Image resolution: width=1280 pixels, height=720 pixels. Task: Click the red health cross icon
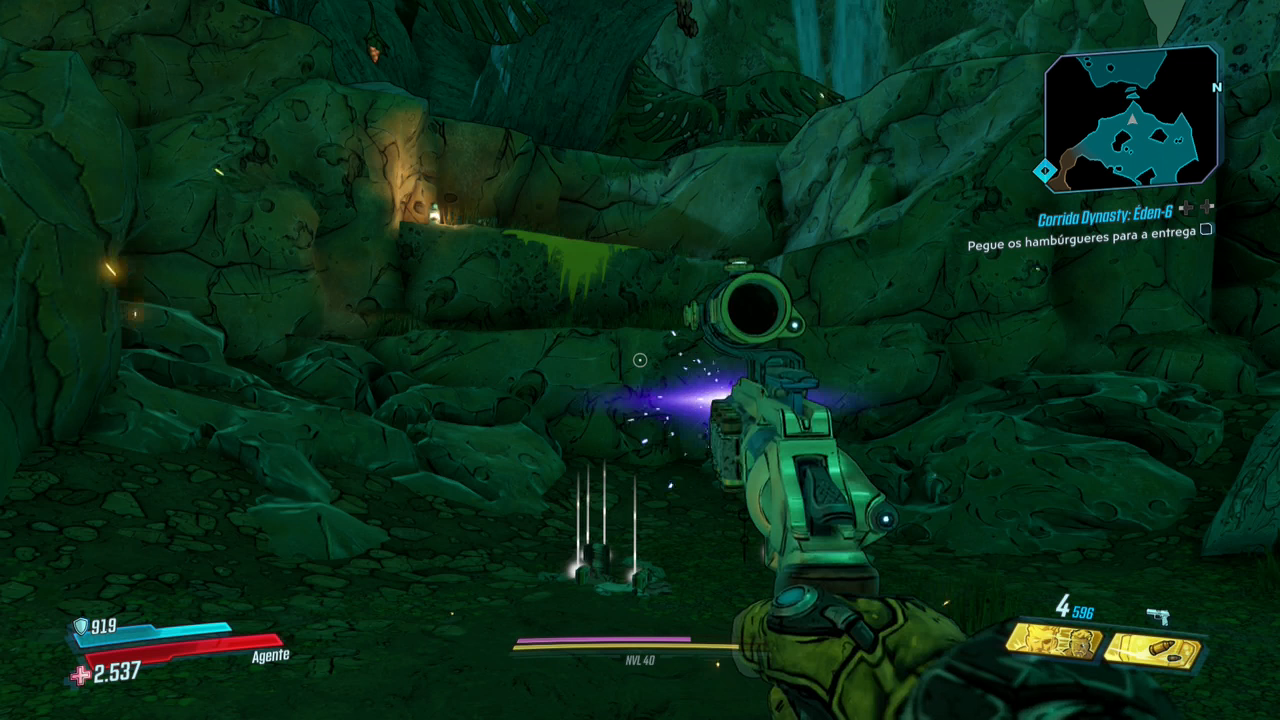tap(80, 675)
